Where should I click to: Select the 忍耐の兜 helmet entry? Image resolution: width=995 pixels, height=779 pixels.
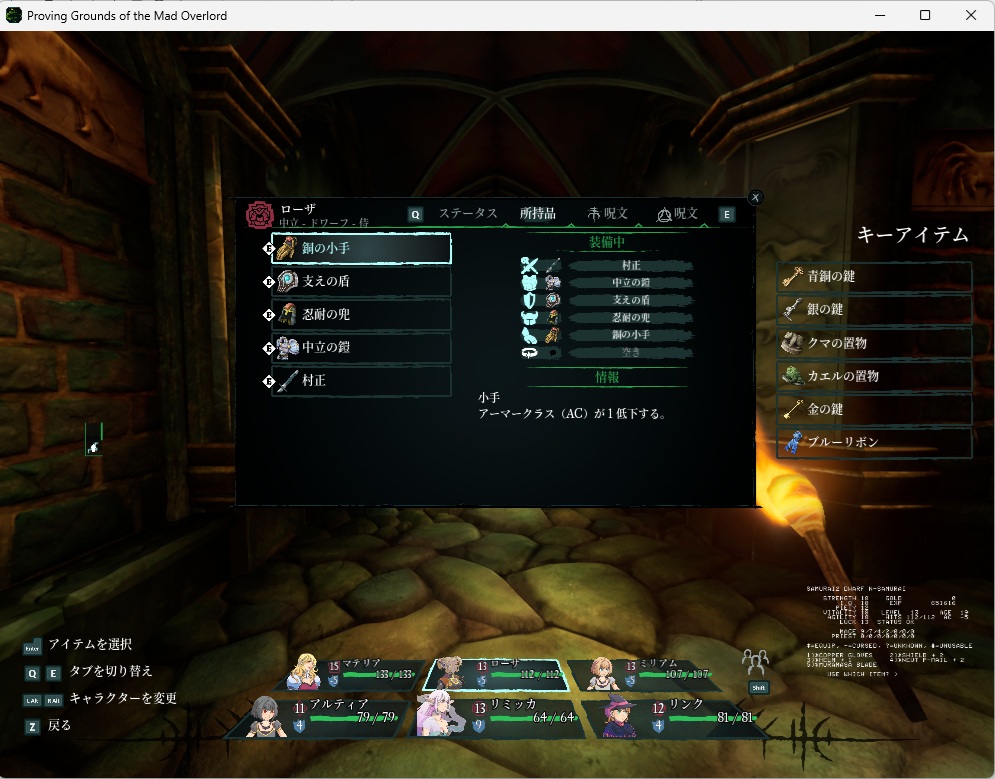click(x=361, y=315)
